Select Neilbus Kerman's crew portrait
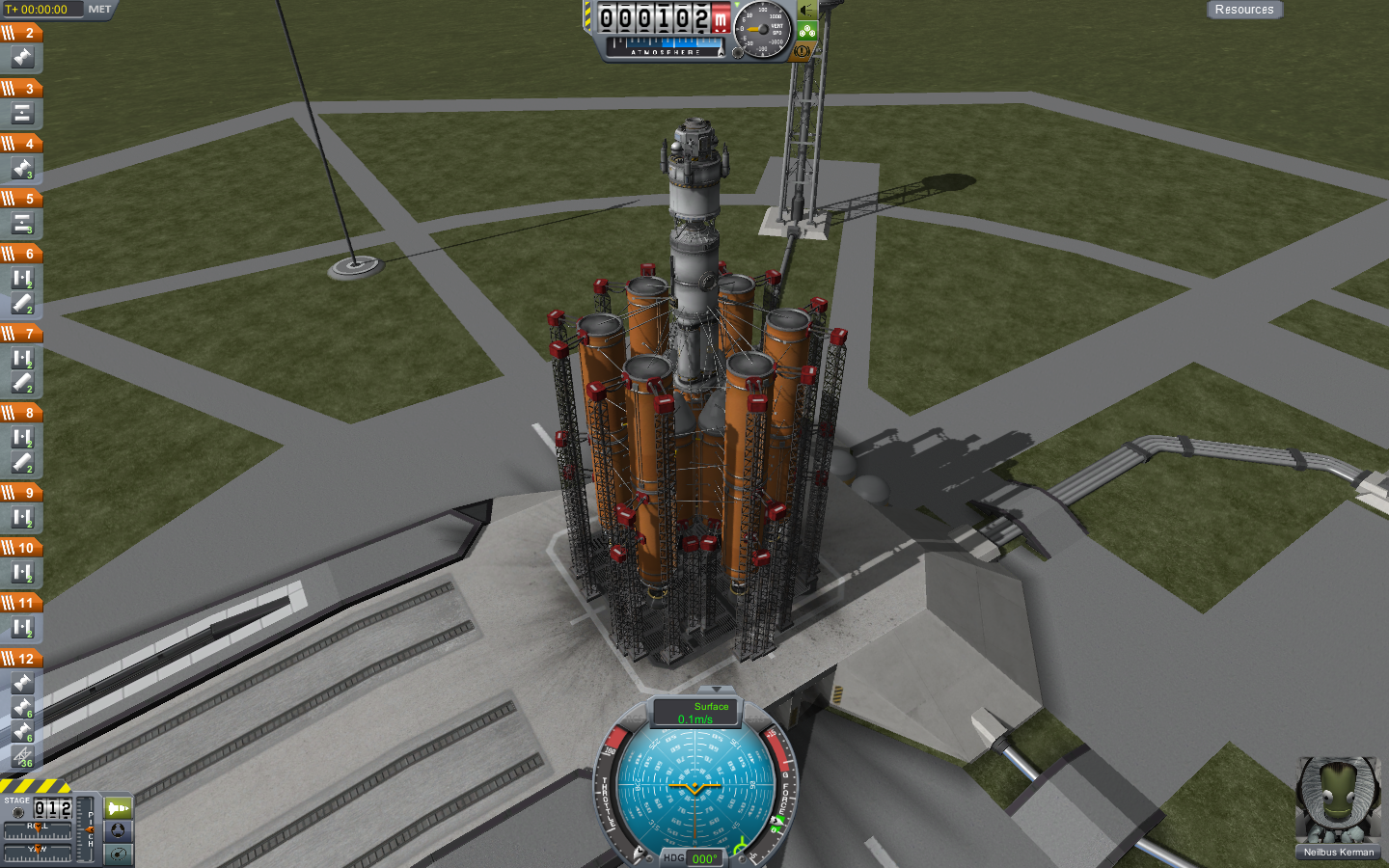This screenshot has height=868, width=1389. [x=1338, y=801]
